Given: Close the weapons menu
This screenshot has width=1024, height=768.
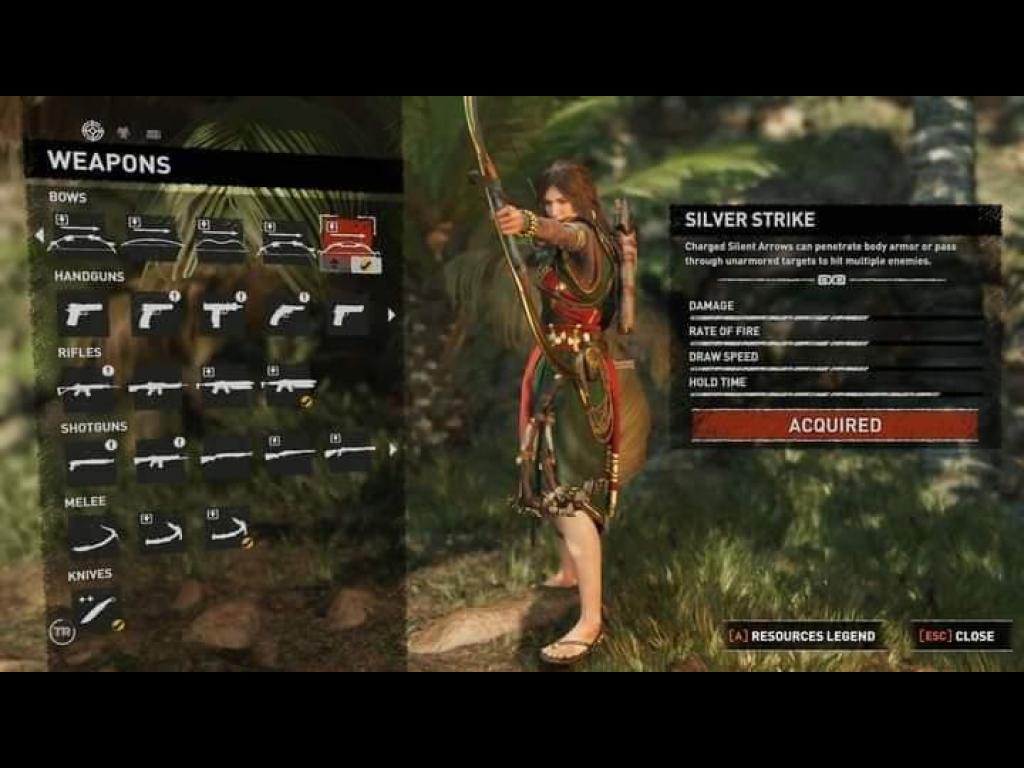Looking at the screenshot, I should pos(961,636).
